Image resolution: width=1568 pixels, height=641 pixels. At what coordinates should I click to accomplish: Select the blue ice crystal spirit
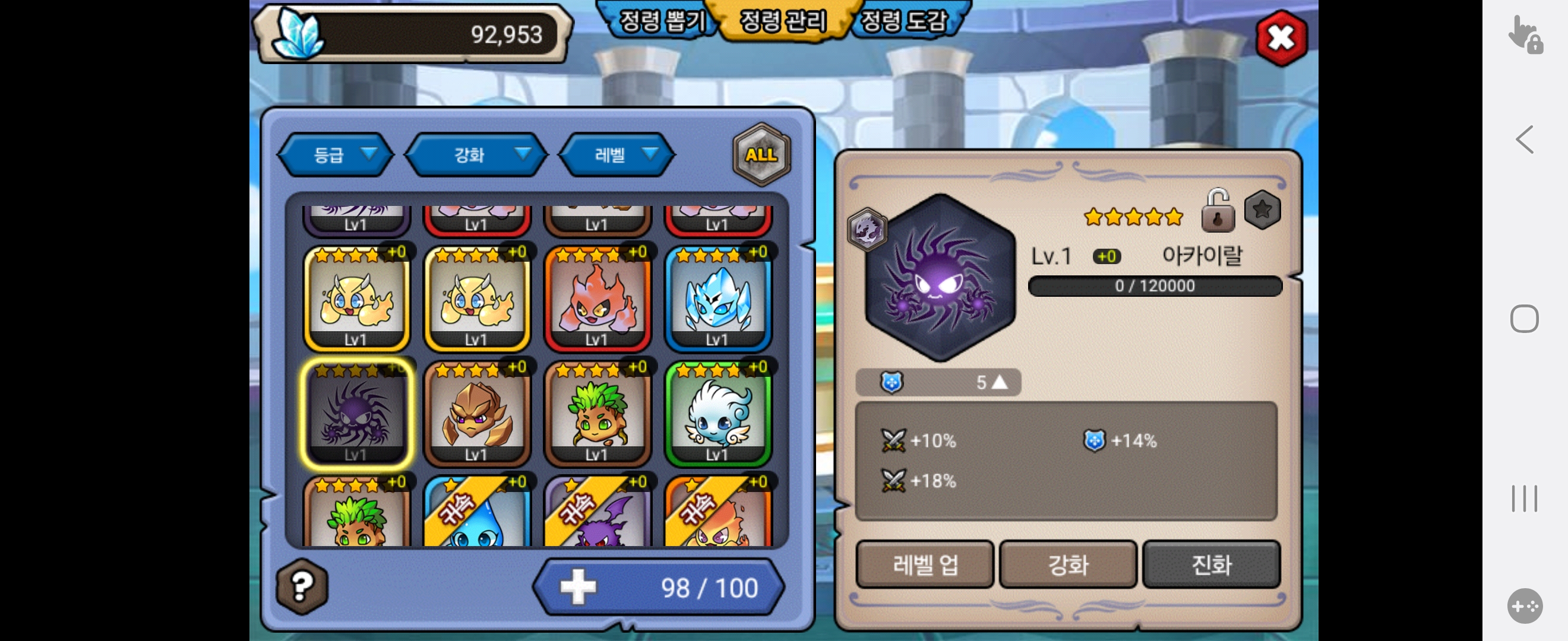point(717,299)
